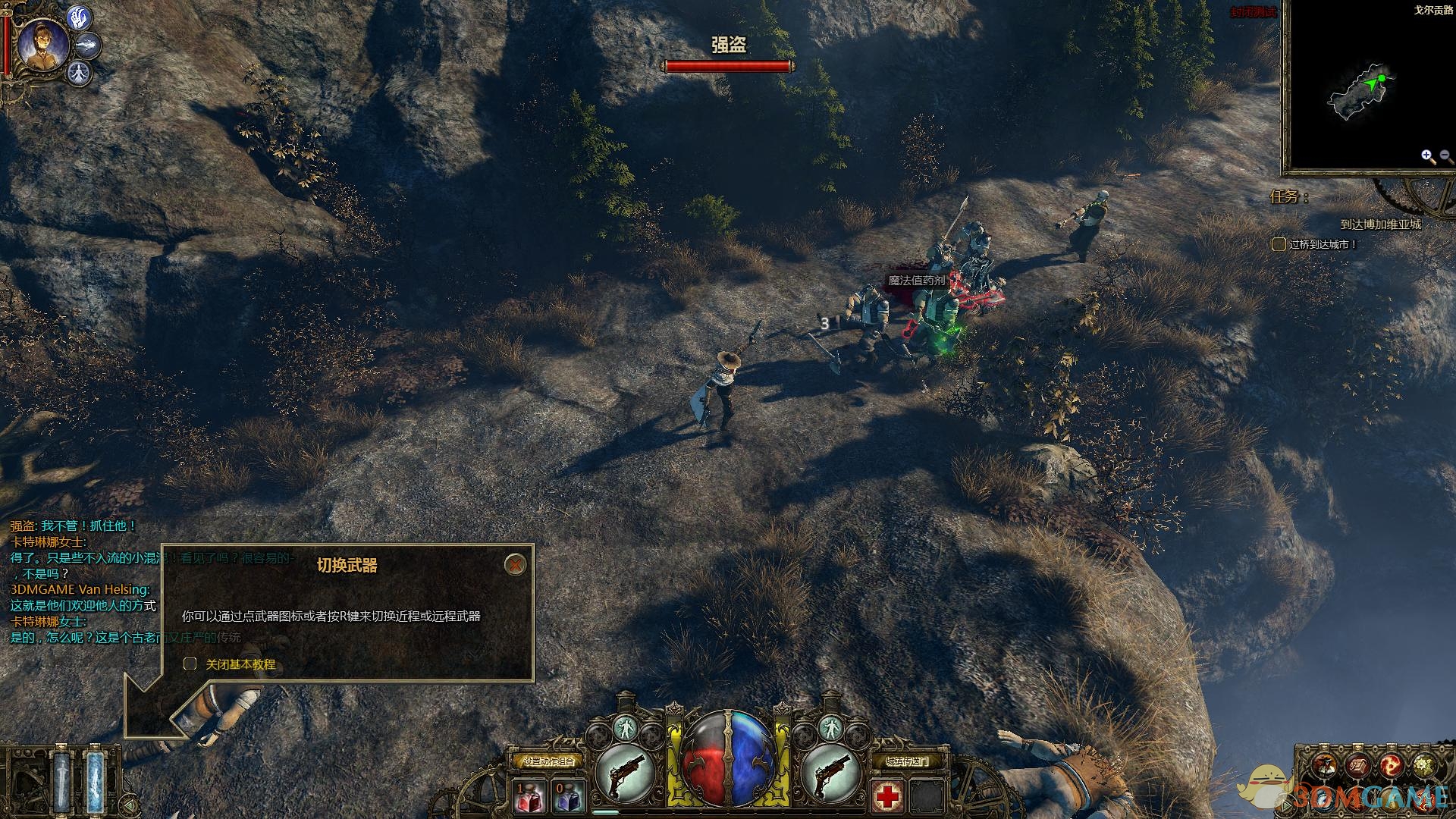Open the hunter character sheet icon
This screenshot has width=1456, height=819.
[1326, 766]
